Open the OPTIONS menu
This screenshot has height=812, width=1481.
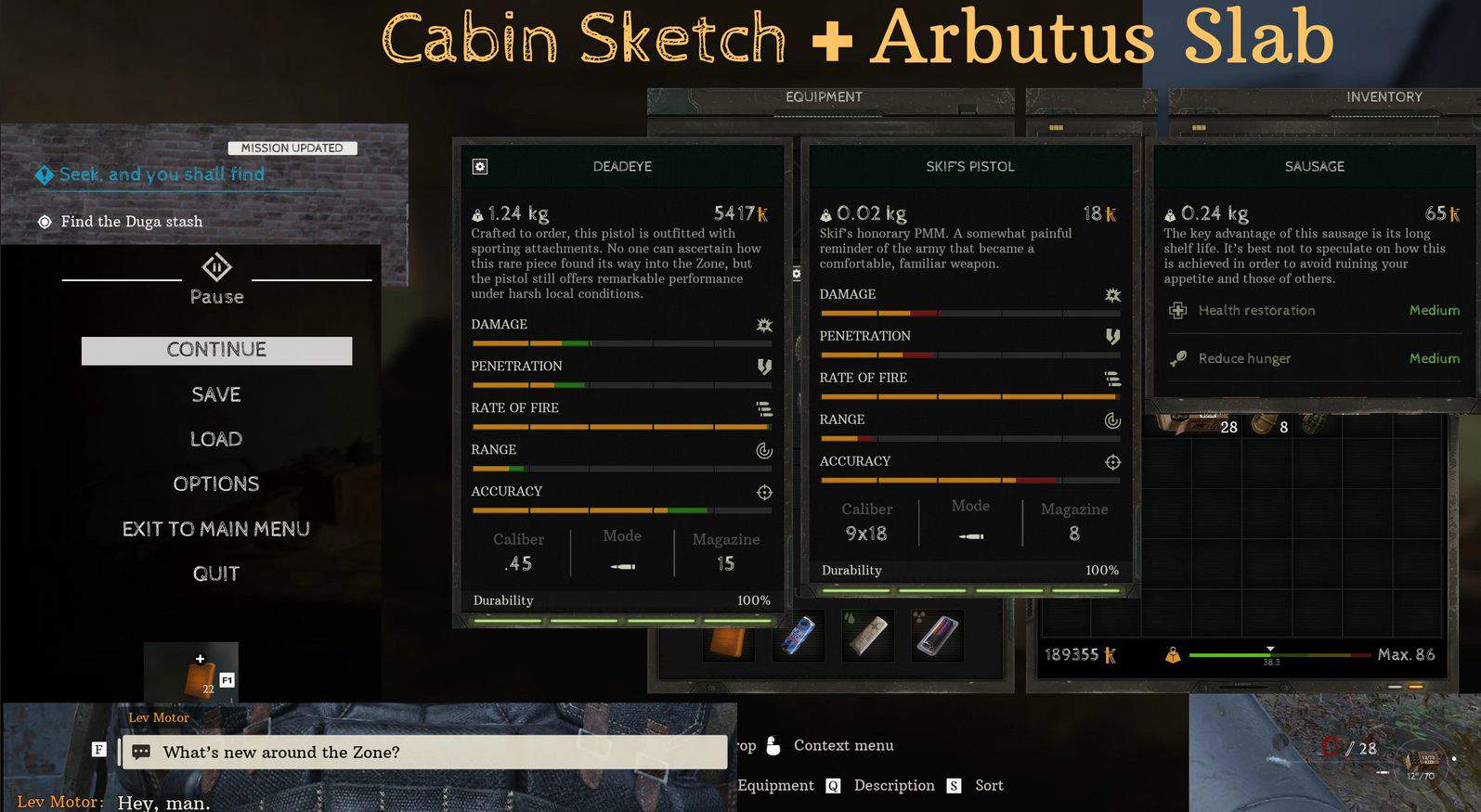pos(216,483)
